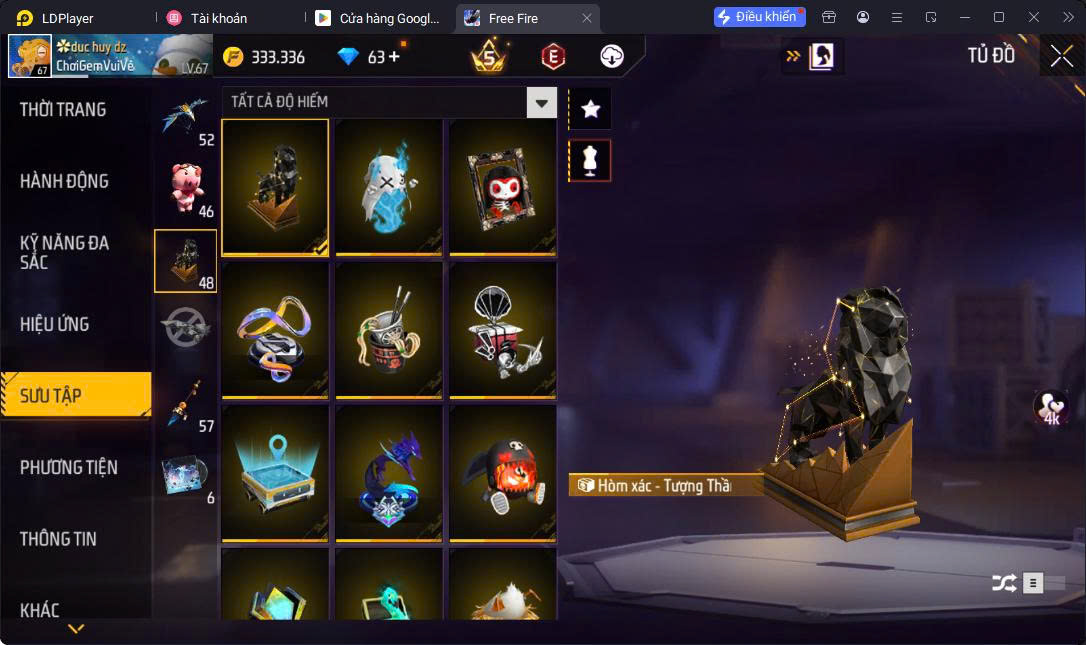The image size is (1086, 645).
Task: Select the pink pig pet subcategory
Action: [x=186, y=187]
